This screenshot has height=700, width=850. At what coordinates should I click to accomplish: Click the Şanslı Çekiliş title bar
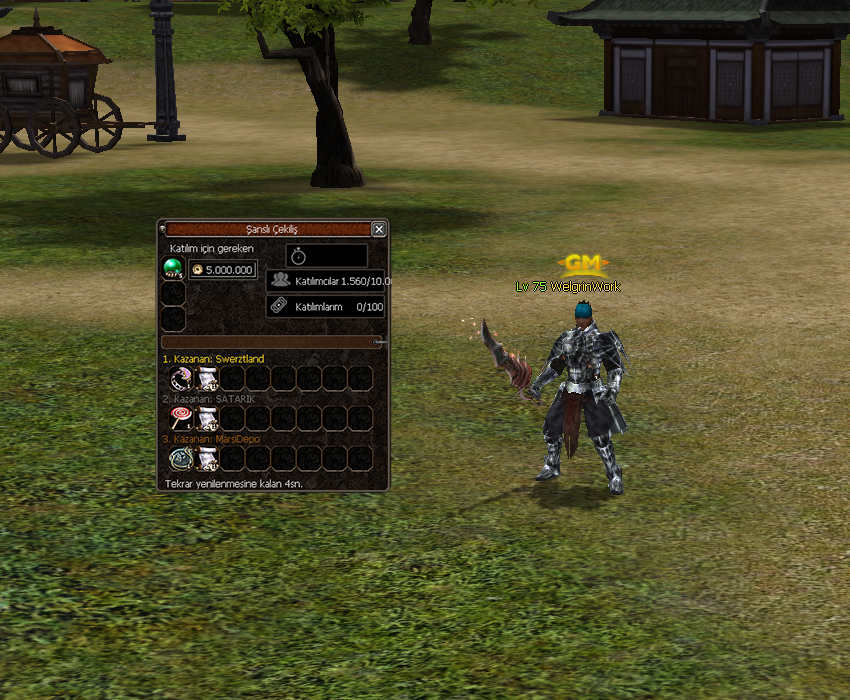(x=270, y=229)
